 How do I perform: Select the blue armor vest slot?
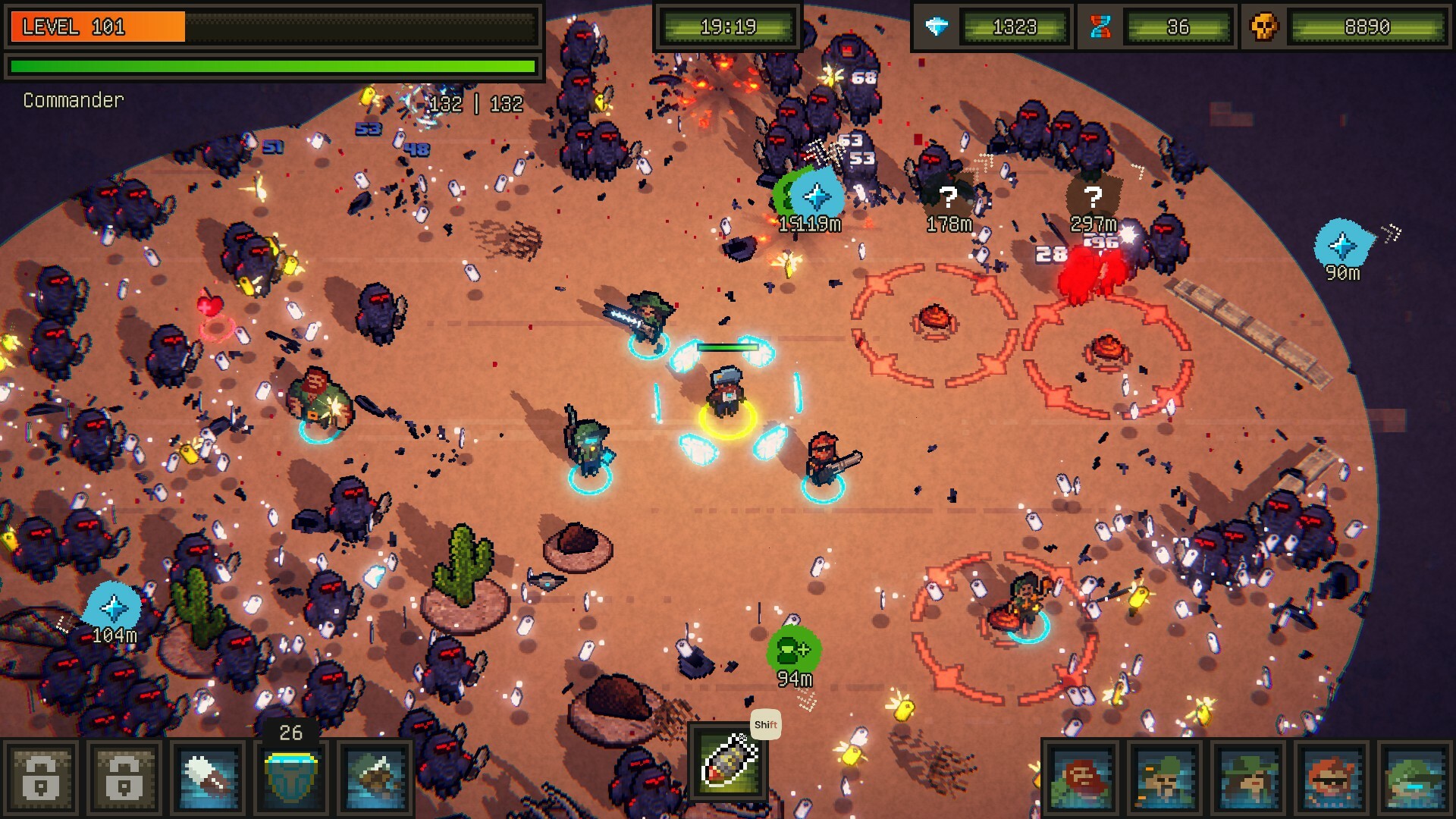[x=292, y=777]
